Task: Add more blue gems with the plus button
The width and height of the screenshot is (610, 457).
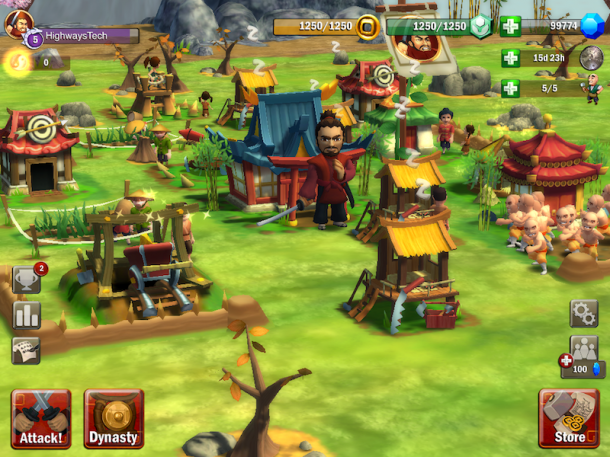Action: pos(511,27)
